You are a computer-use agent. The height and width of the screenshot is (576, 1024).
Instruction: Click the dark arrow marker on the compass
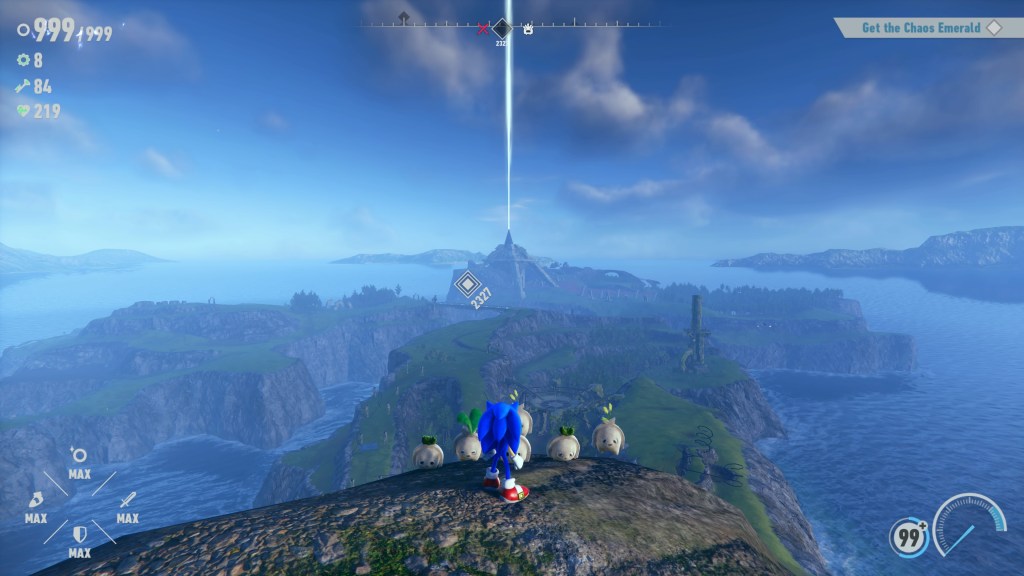point(403,18)
